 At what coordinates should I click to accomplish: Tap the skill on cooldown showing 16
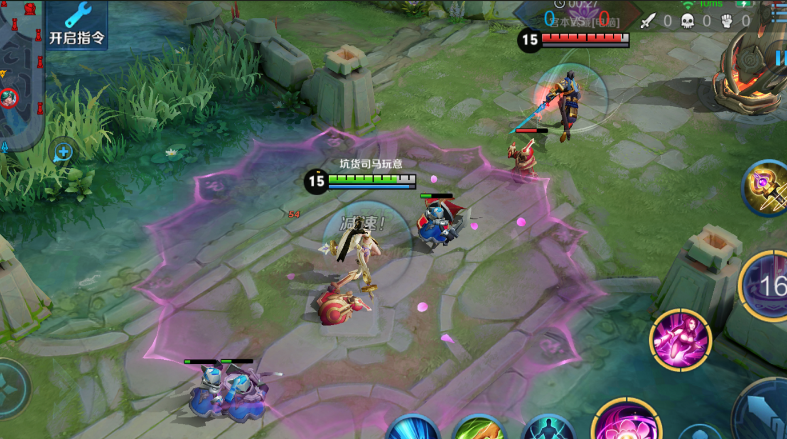[x=768, y=287]
